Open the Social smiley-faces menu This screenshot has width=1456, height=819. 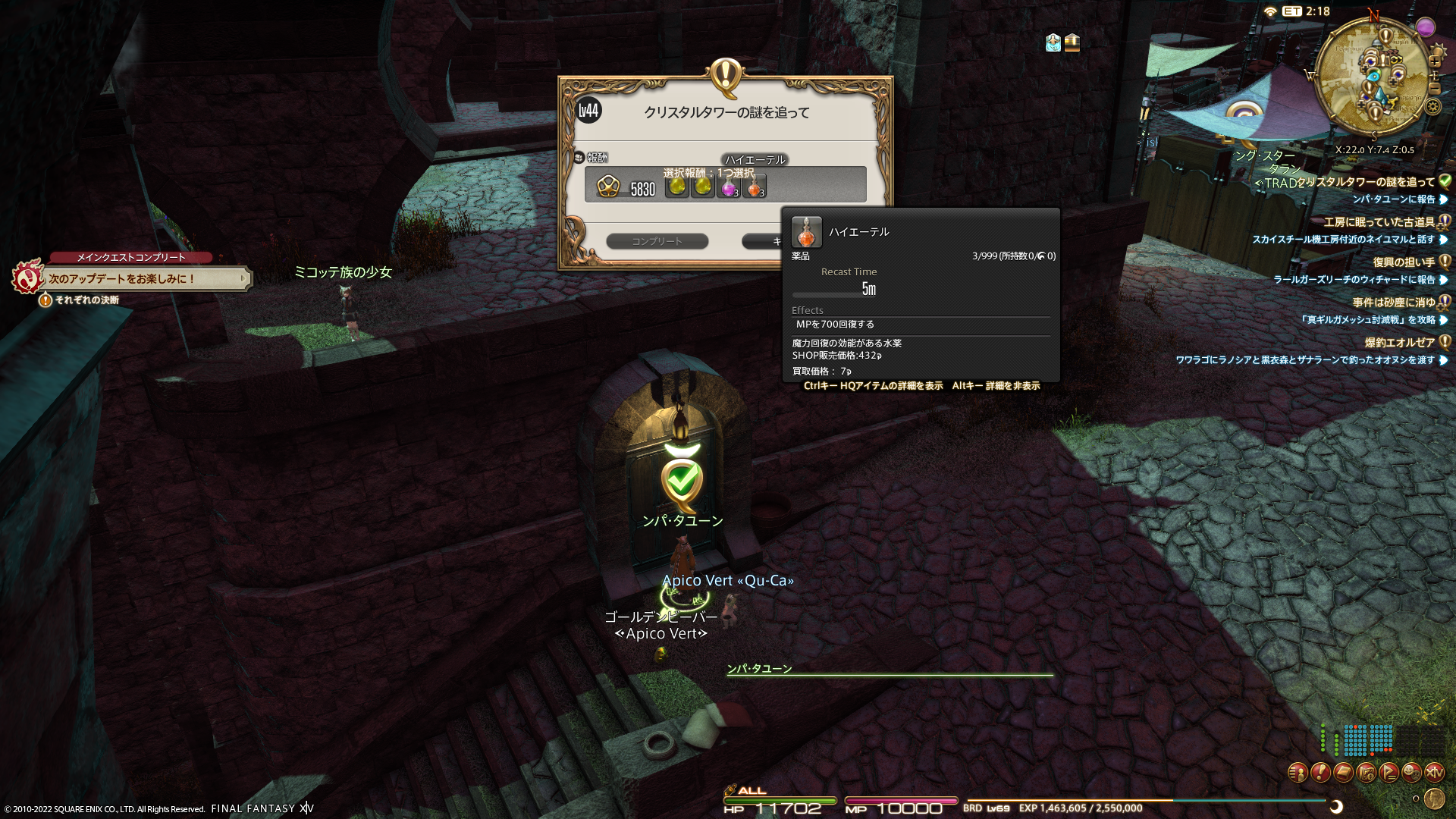[1411, 773]
